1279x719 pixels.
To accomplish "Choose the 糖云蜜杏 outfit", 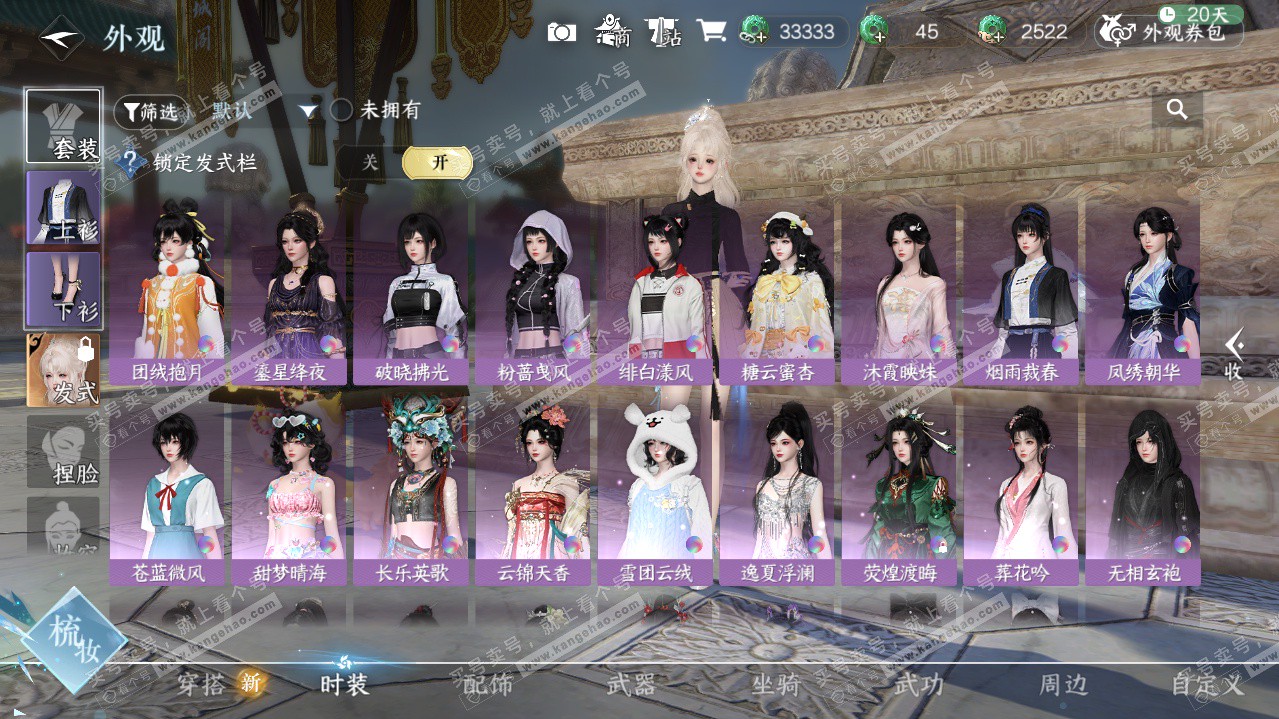I will (777, 290).
